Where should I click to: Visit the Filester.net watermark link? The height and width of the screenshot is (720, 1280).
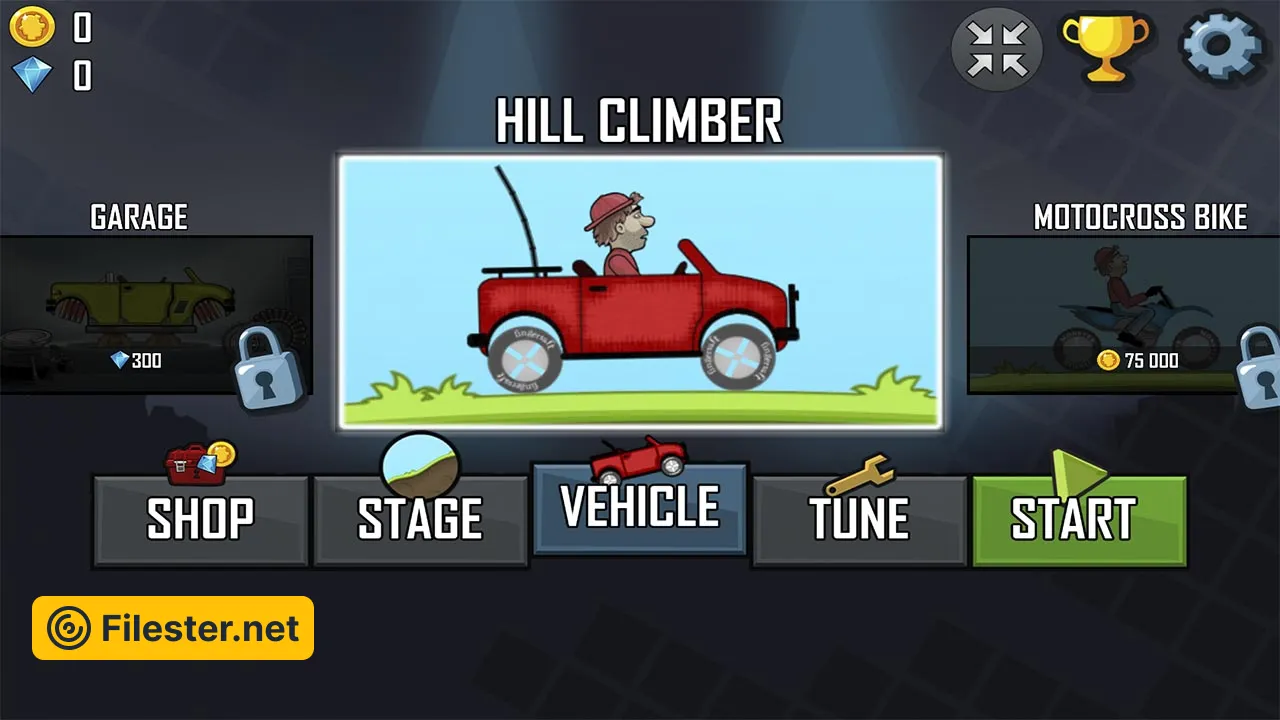coord(173,628)
